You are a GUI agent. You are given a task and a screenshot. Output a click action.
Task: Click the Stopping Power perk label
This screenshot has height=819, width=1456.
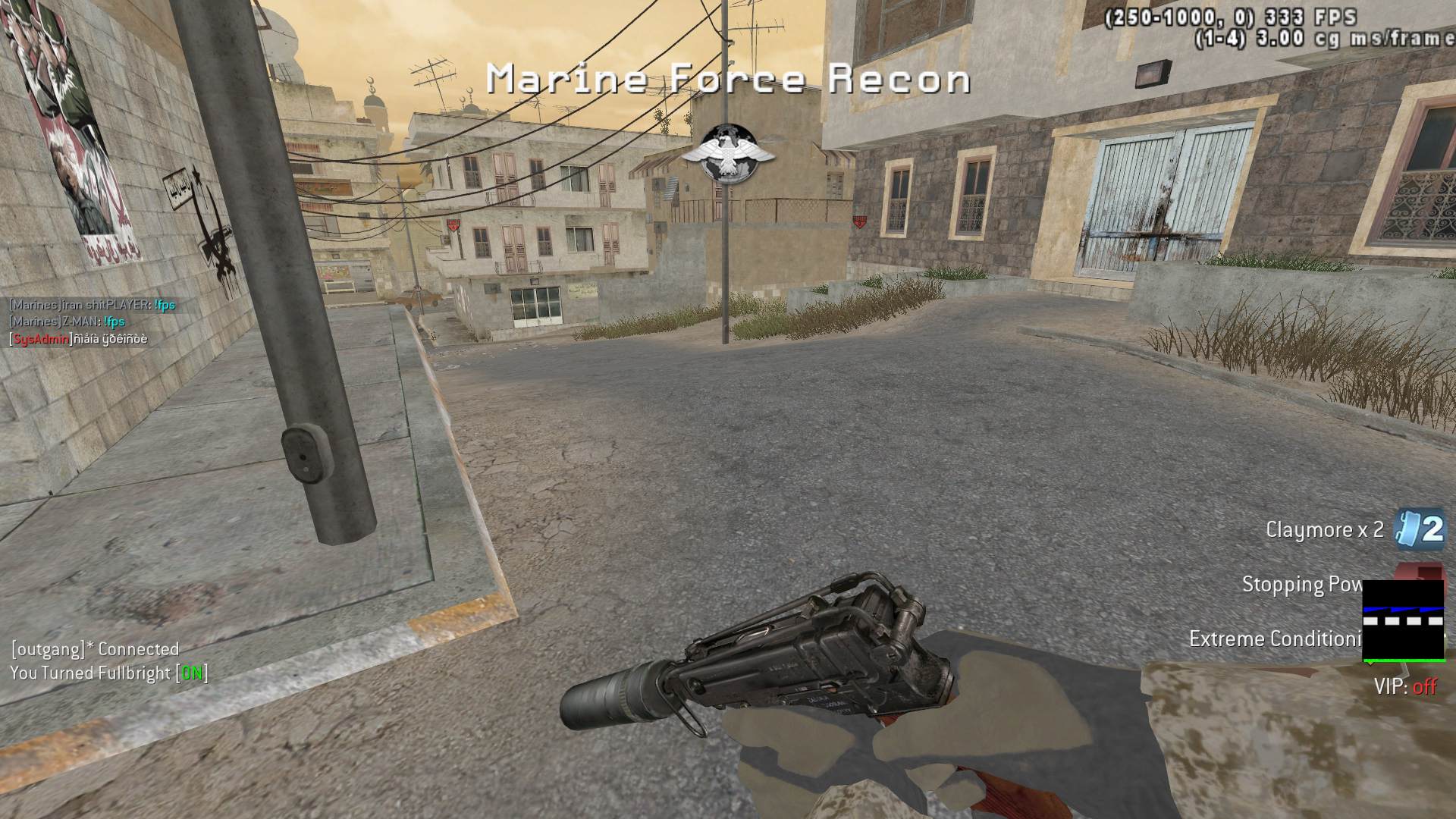pos(1301,585)
